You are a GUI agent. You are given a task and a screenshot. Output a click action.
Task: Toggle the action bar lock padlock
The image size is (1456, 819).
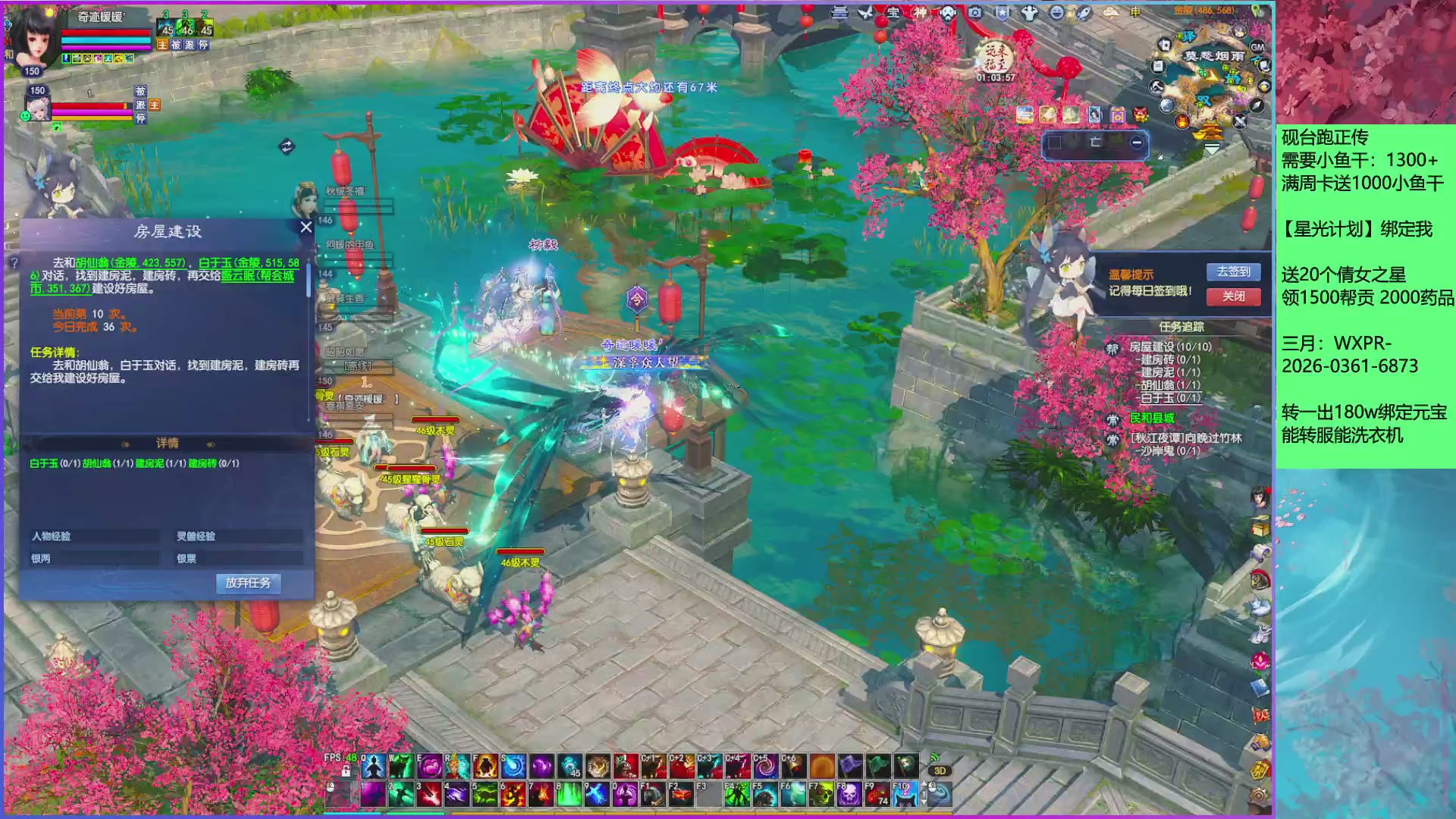[345, 770]
